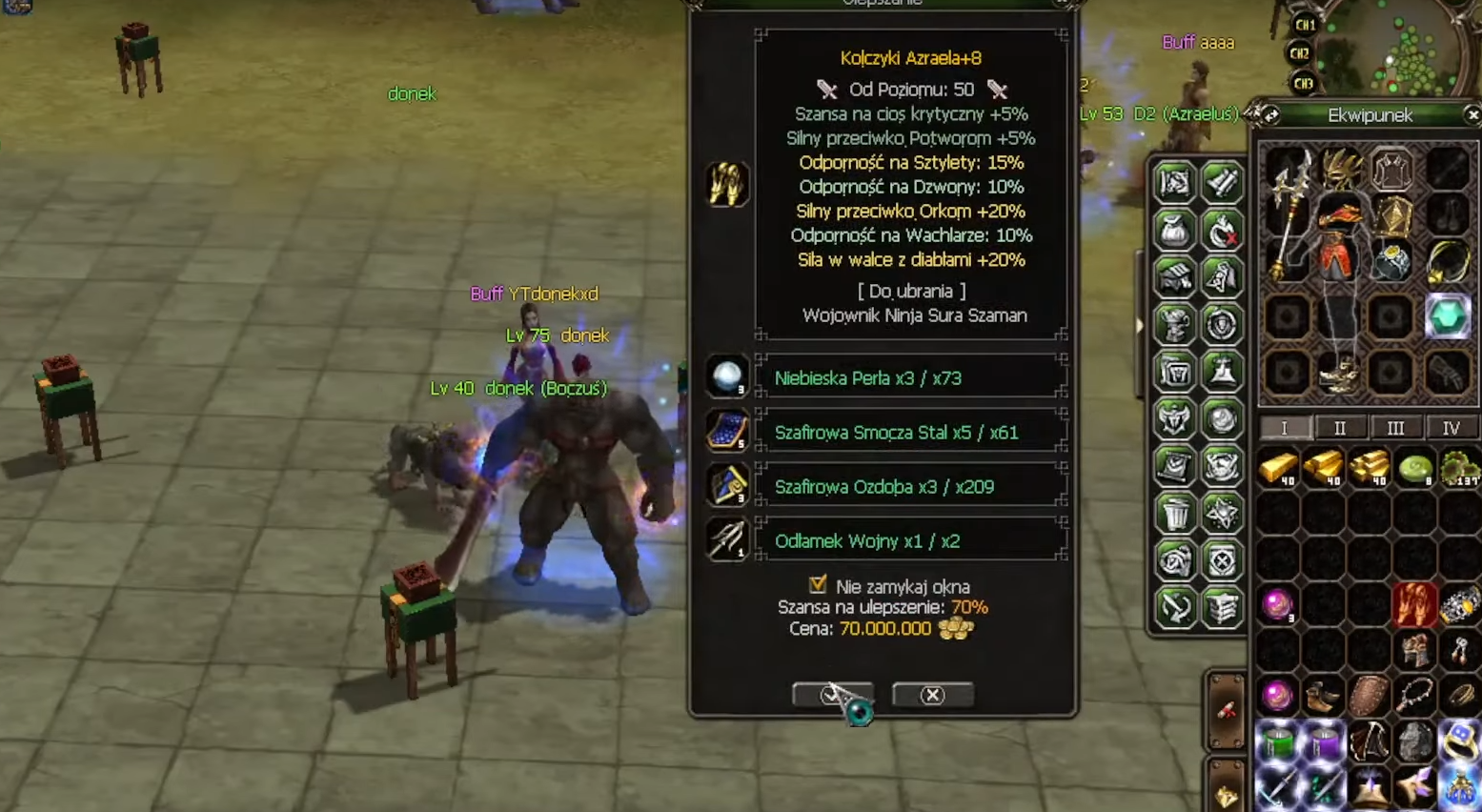This screenshot has height=812, width=1482.
Task: Select the equipped gold helmet slot
Action: pyautogui.click(x=1342, y=169)
